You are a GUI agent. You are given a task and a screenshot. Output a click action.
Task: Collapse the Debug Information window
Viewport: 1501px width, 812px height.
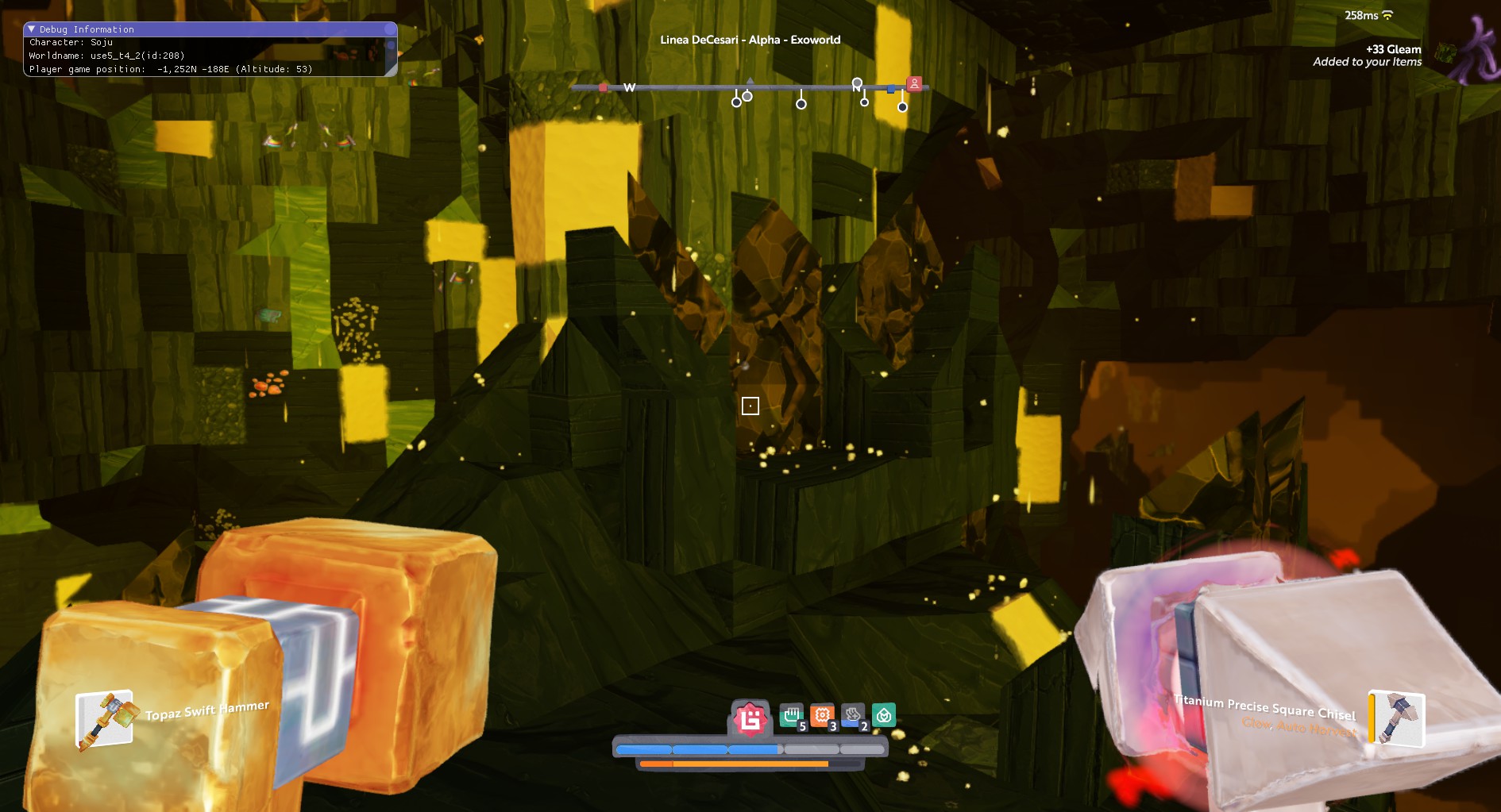(32, 29)
